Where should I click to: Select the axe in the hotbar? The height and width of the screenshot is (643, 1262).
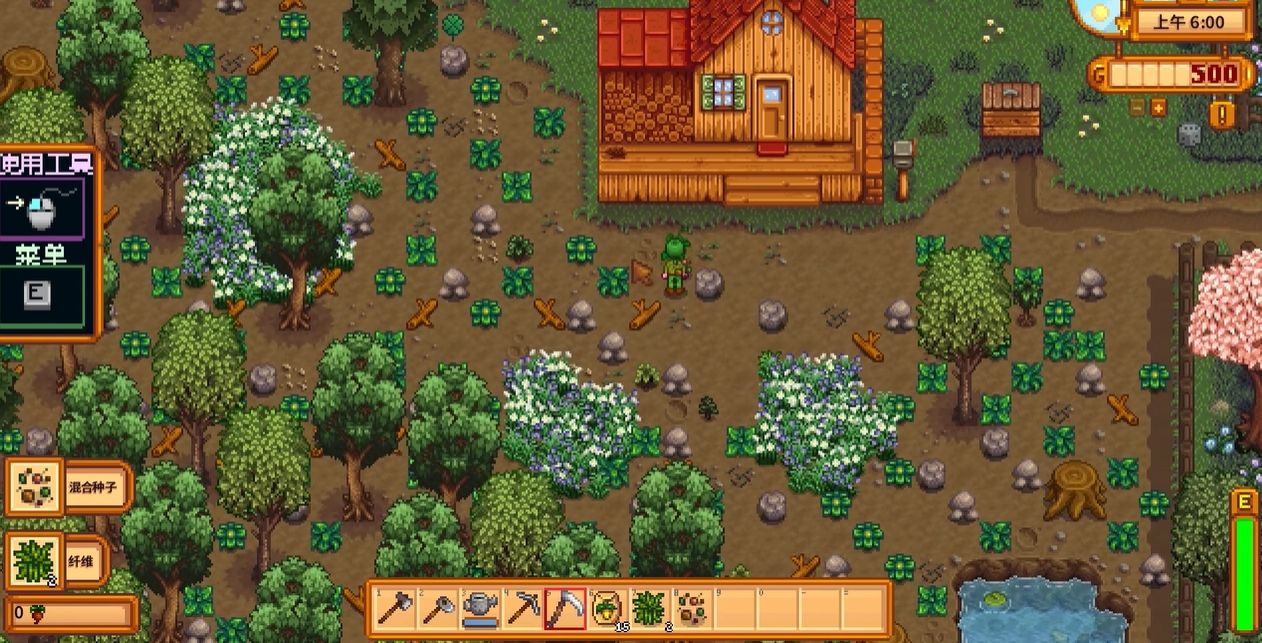397,607
